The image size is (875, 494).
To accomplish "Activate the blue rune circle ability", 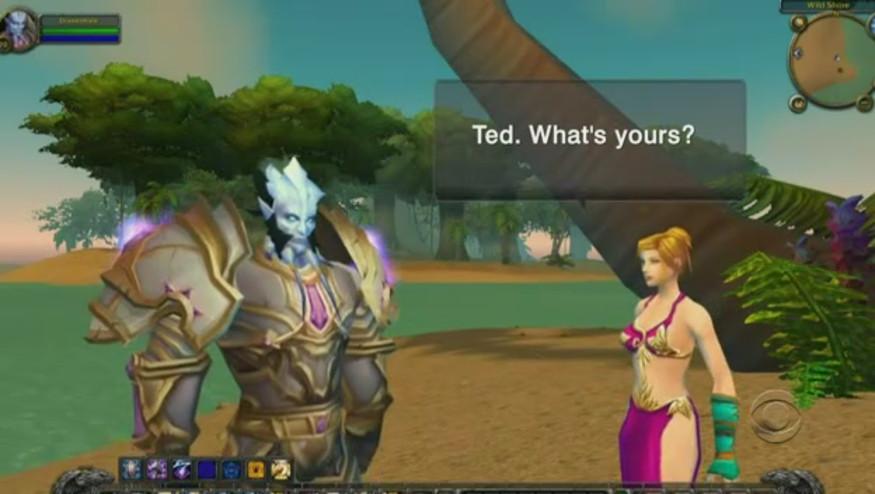I will pyautogui.click(x=231, y=469).
